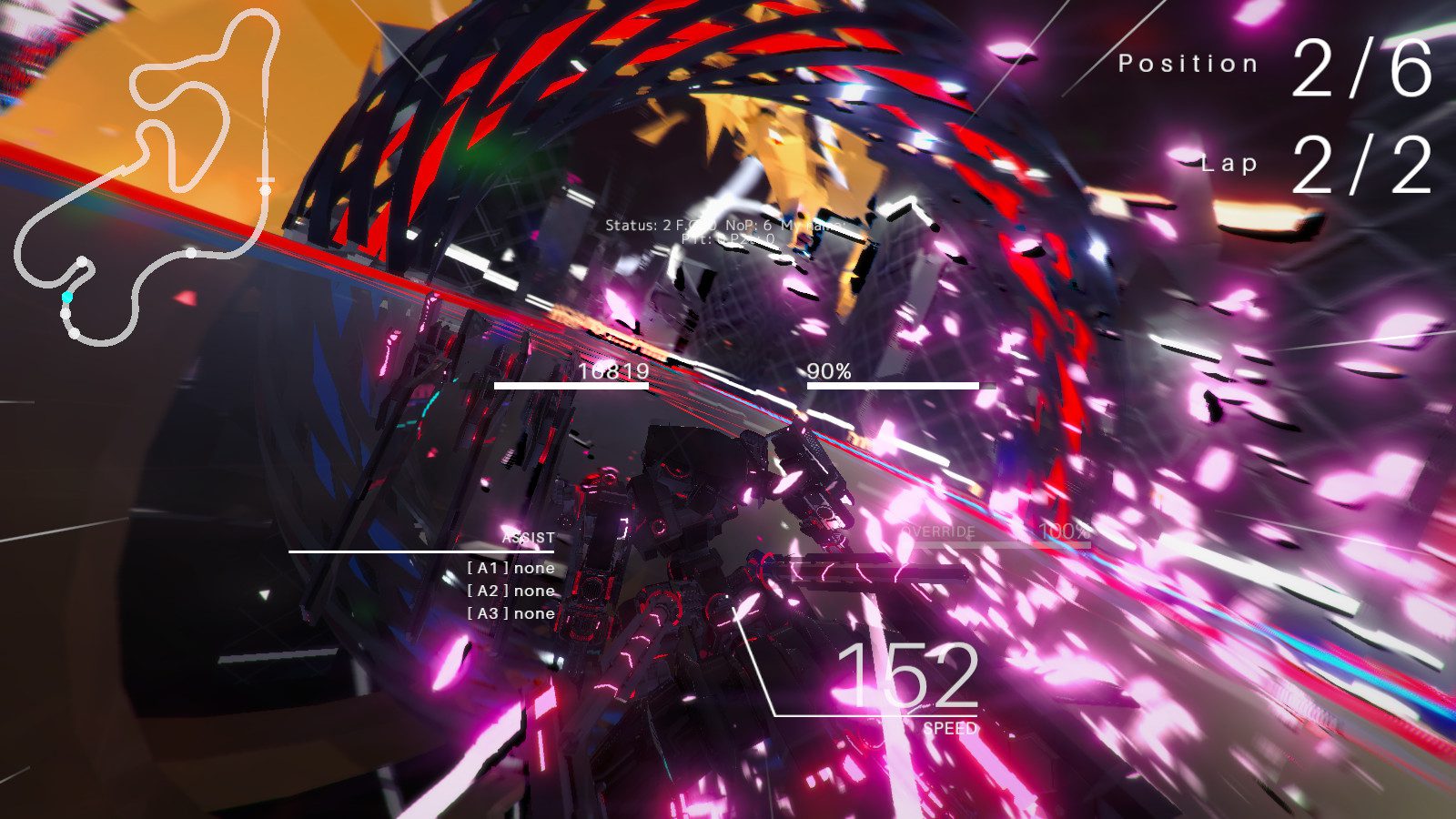
Task: Click the NoP: 6 status field
Action: 746,224
